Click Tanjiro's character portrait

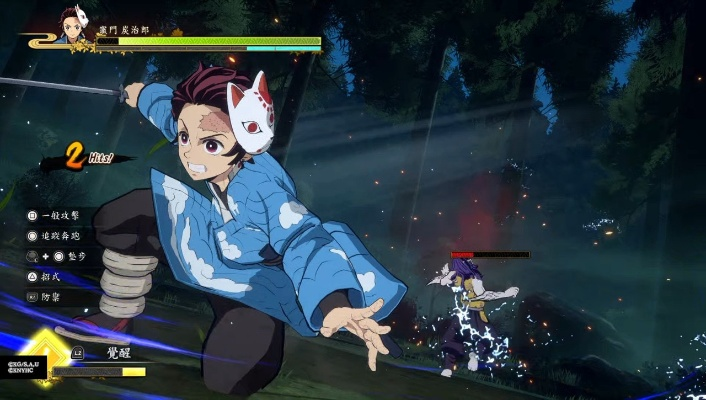click(71, 26)
